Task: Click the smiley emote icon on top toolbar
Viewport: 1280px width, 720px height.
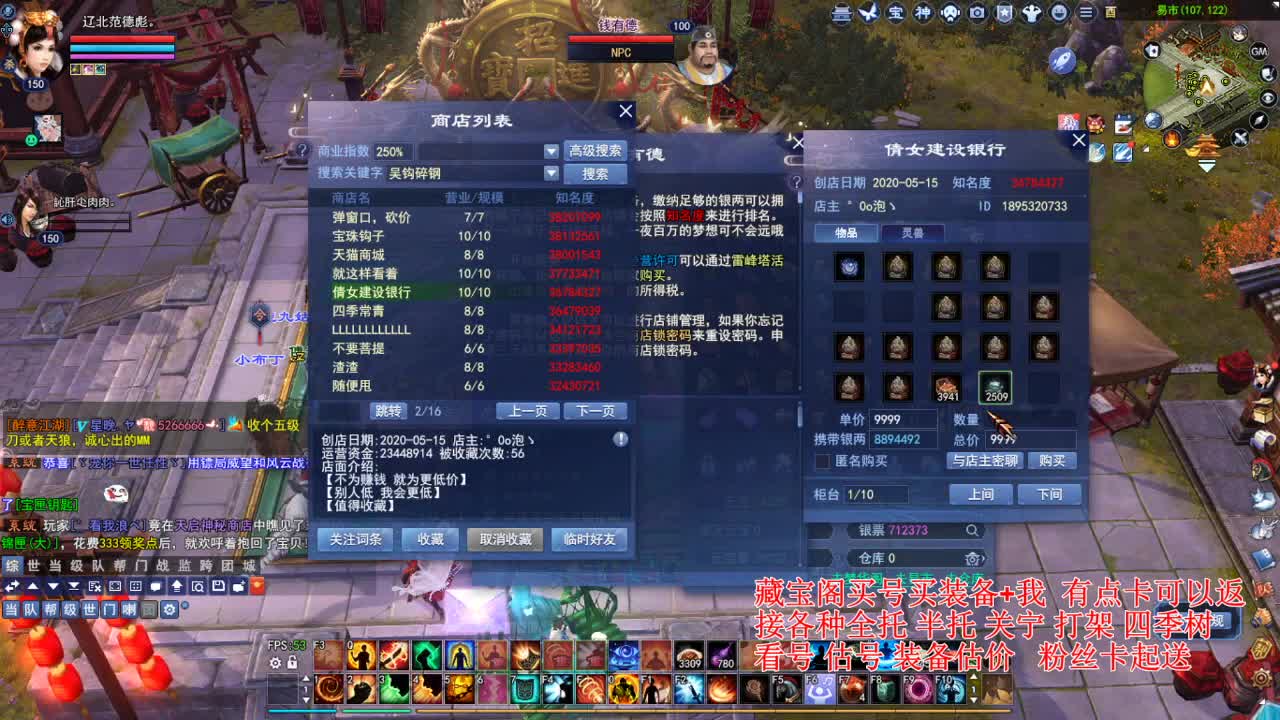Action: (x=1058, y=13)
